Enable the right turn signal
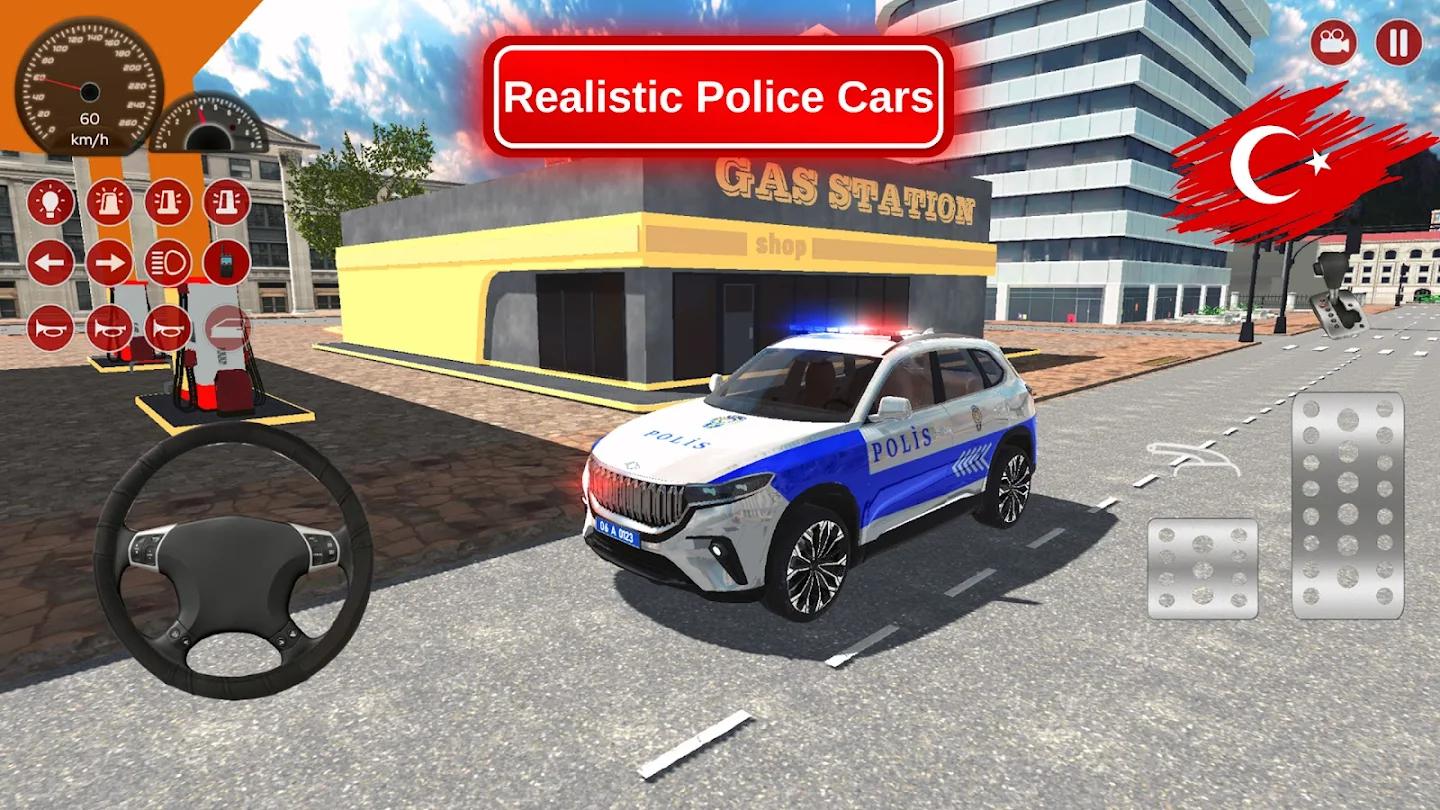1440x810 pixels. [x=110, y=264]
